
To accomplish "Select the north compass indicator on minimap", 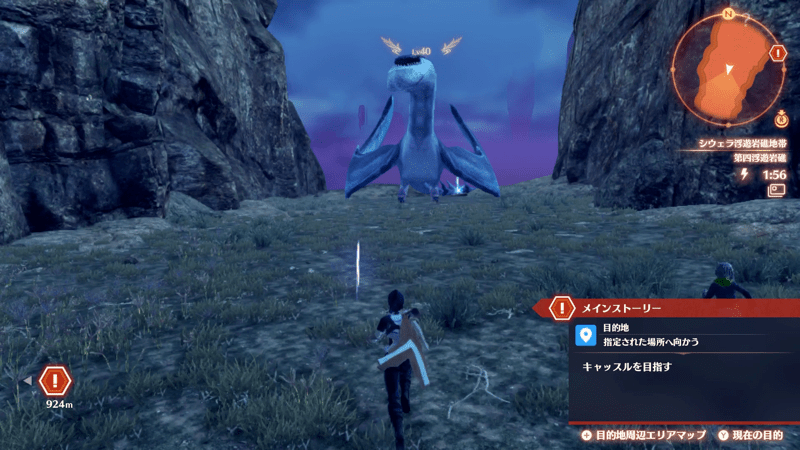I will [x=729, y=14].
